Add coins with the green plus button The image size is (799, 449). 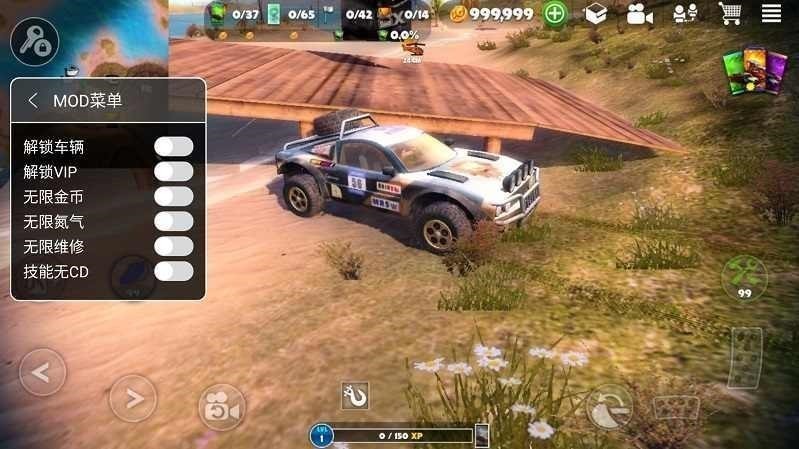pyautogui.click(x=556, y=14)
